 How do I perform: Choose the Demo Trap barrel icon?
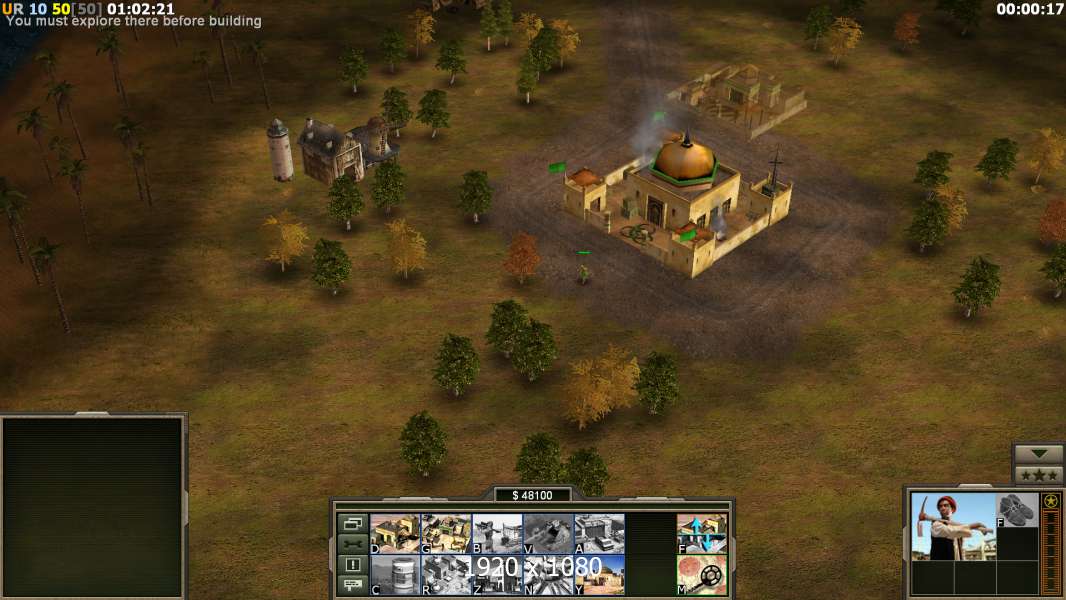click(x=395, y=575)
